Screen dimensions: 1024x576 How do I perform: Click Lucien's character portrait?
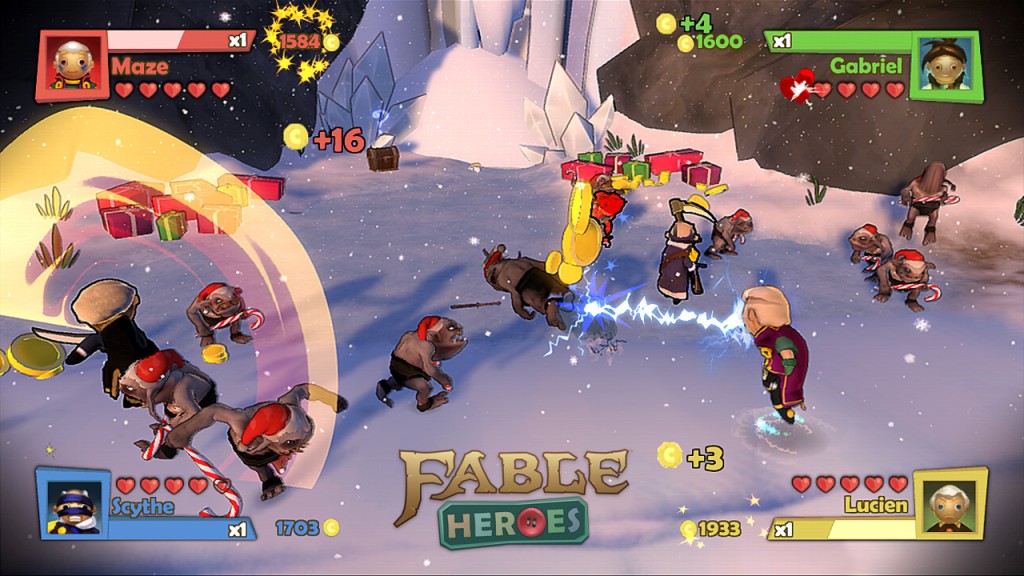coord(949,504)
